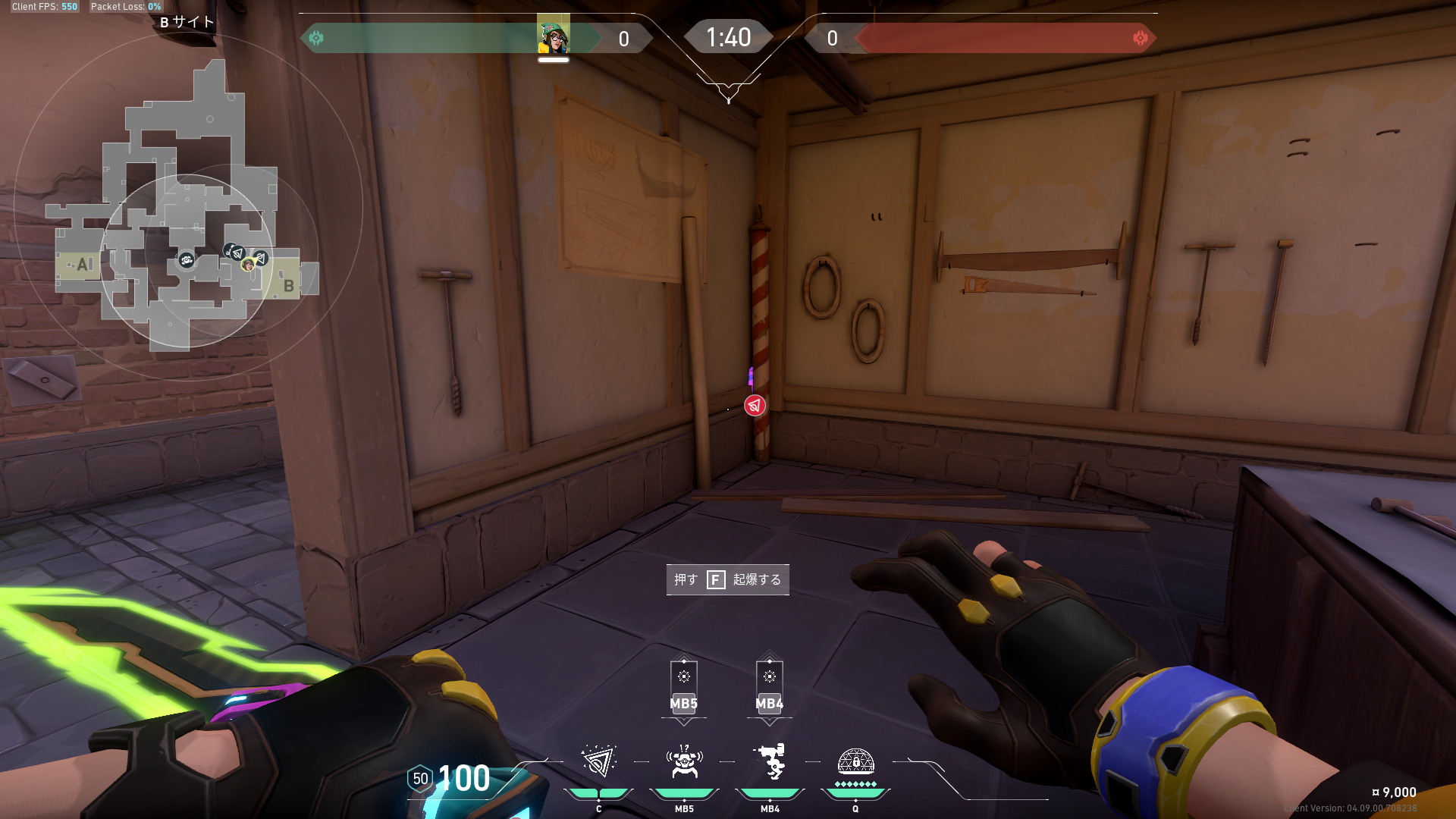The image size is (1456, 819).
Task: Click the deployed Alarmbot recall indicator
Action: tap(683, 687)
